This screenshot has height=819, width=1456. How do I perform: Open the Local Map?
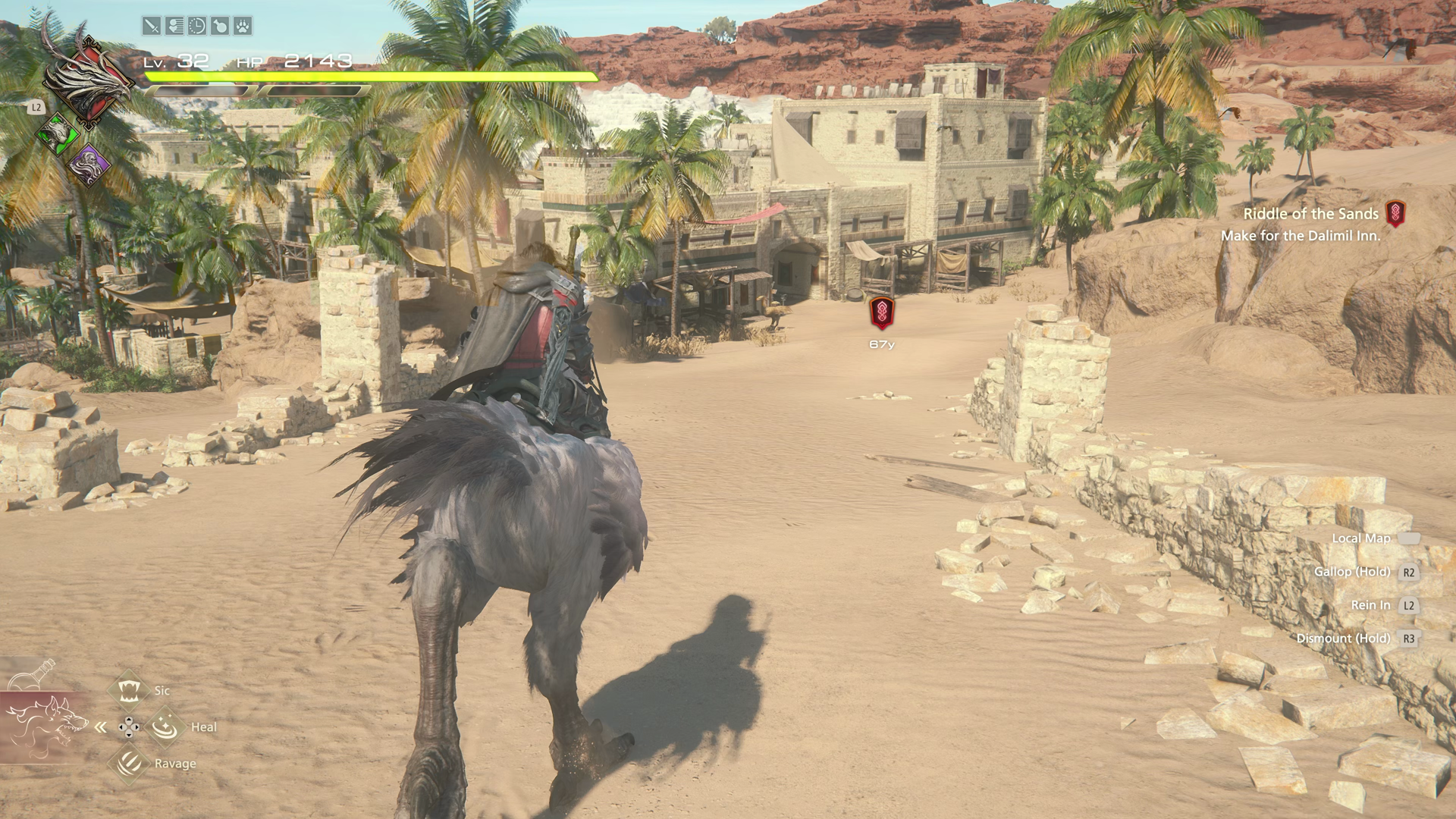pyautogui.click(x=1361, y=538)
